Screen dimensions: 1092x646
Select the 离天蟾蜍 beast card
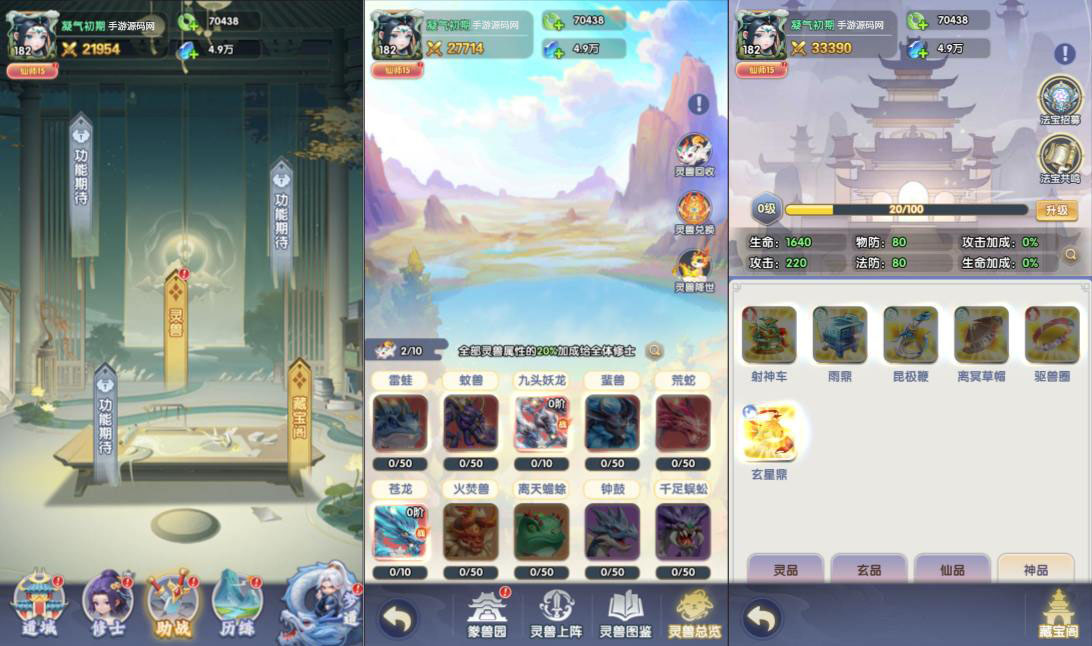(x=541, y=531)
